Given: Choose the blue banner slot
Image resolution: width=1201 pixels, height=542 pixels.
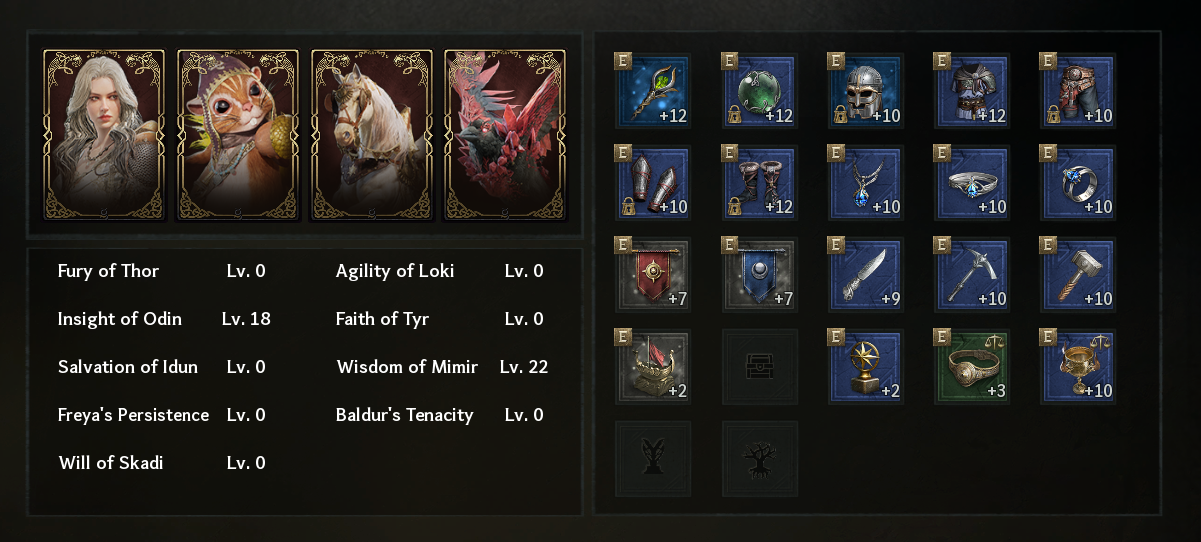Looking at the screenshot, I should pos(760,276).
